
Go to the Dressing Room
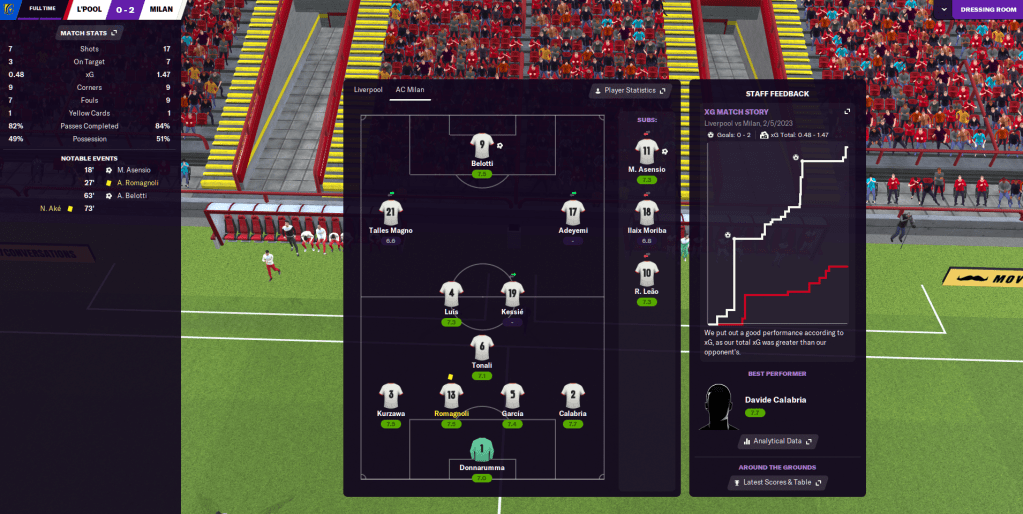click(986, 10)
